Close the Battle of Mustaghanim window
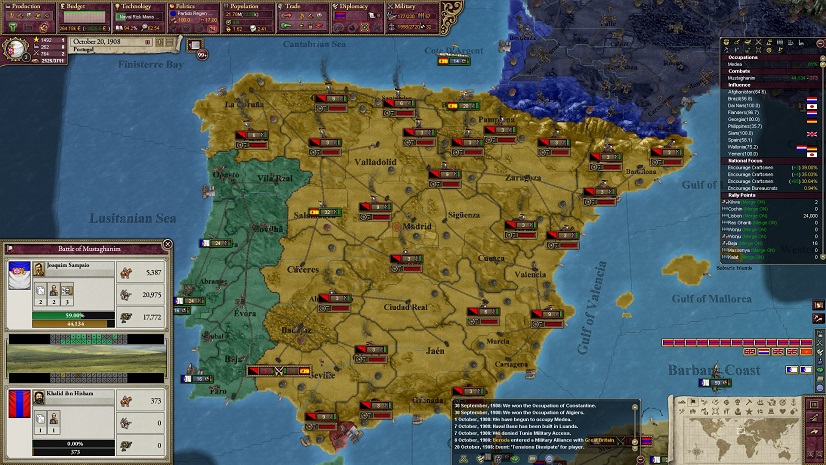Viewport: 826px width, 465px height. (x=167, y=245)
